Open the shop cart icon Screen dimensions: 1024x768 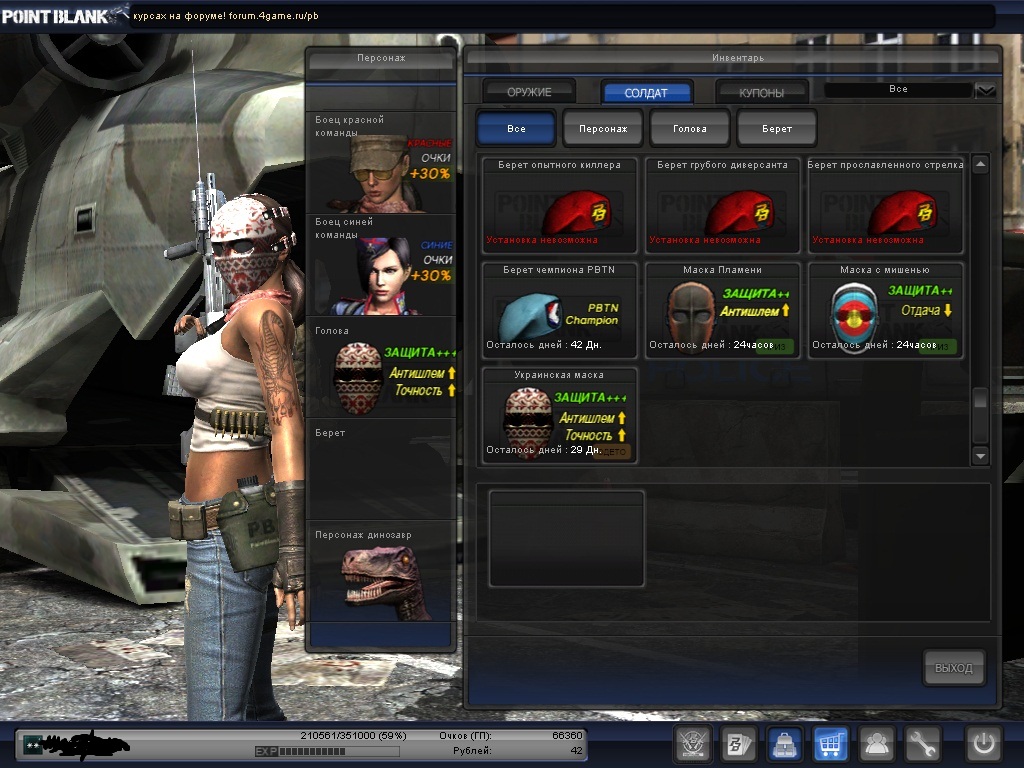pos(830,743)
